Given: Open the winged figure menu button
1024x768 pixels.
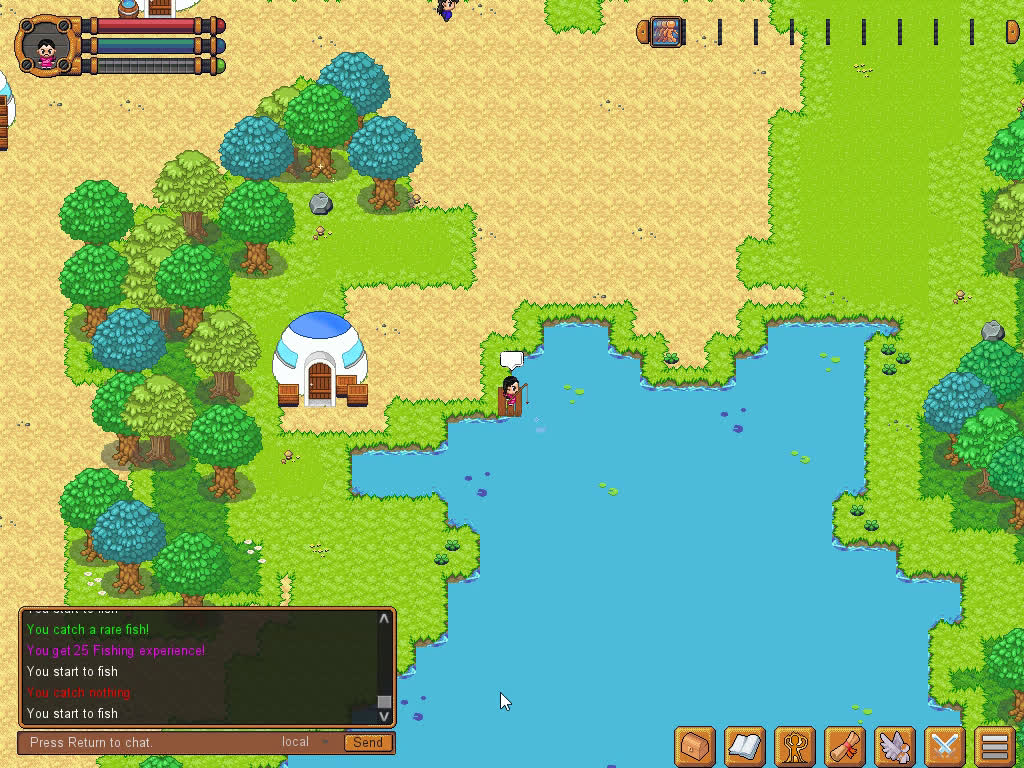Looking at the screenshot, I should pos(895,746).
